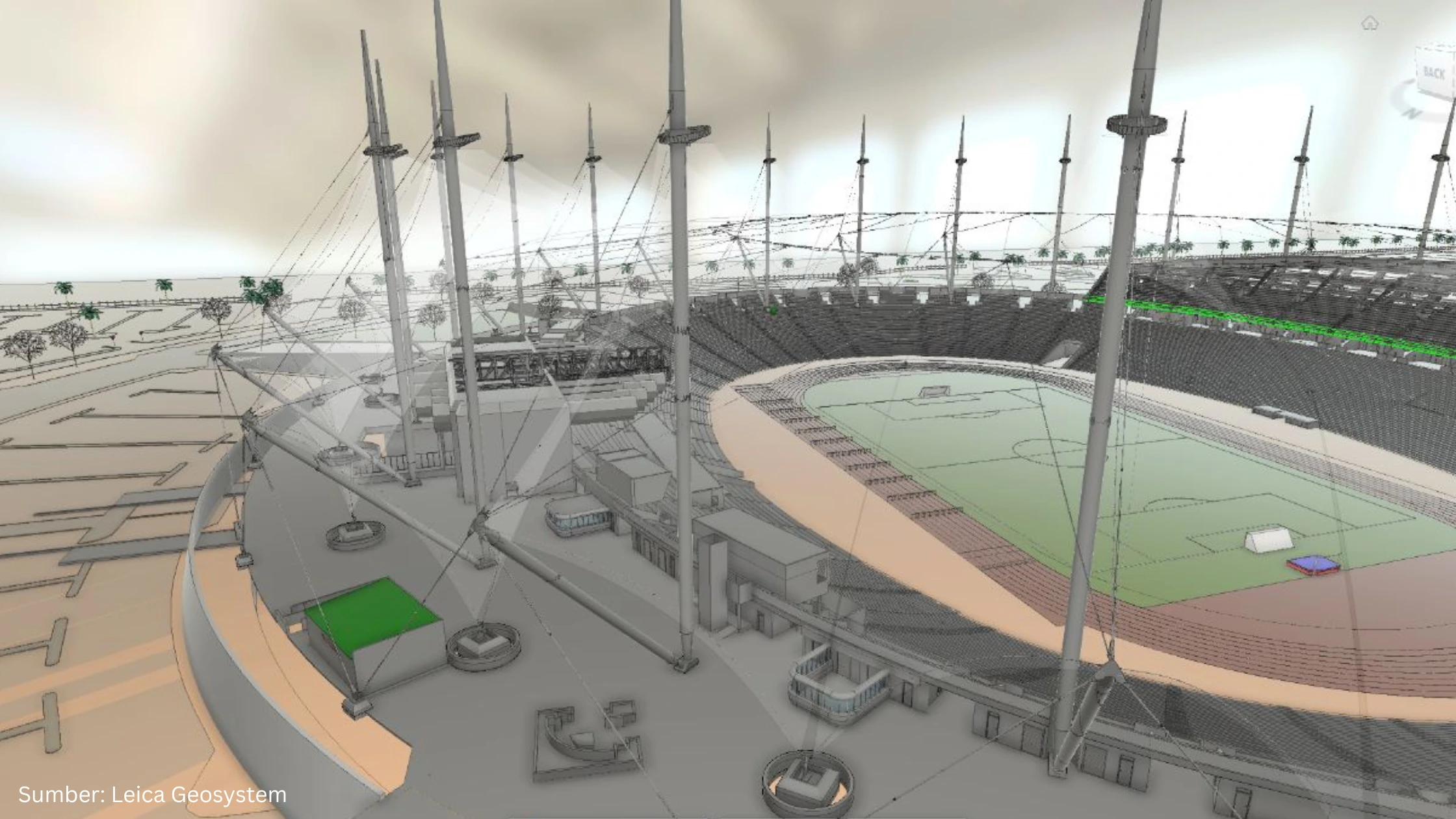This screenshot has height=819, width=1456.
Task: Select the navigation cube top face
Action: tap(1433, 47)
